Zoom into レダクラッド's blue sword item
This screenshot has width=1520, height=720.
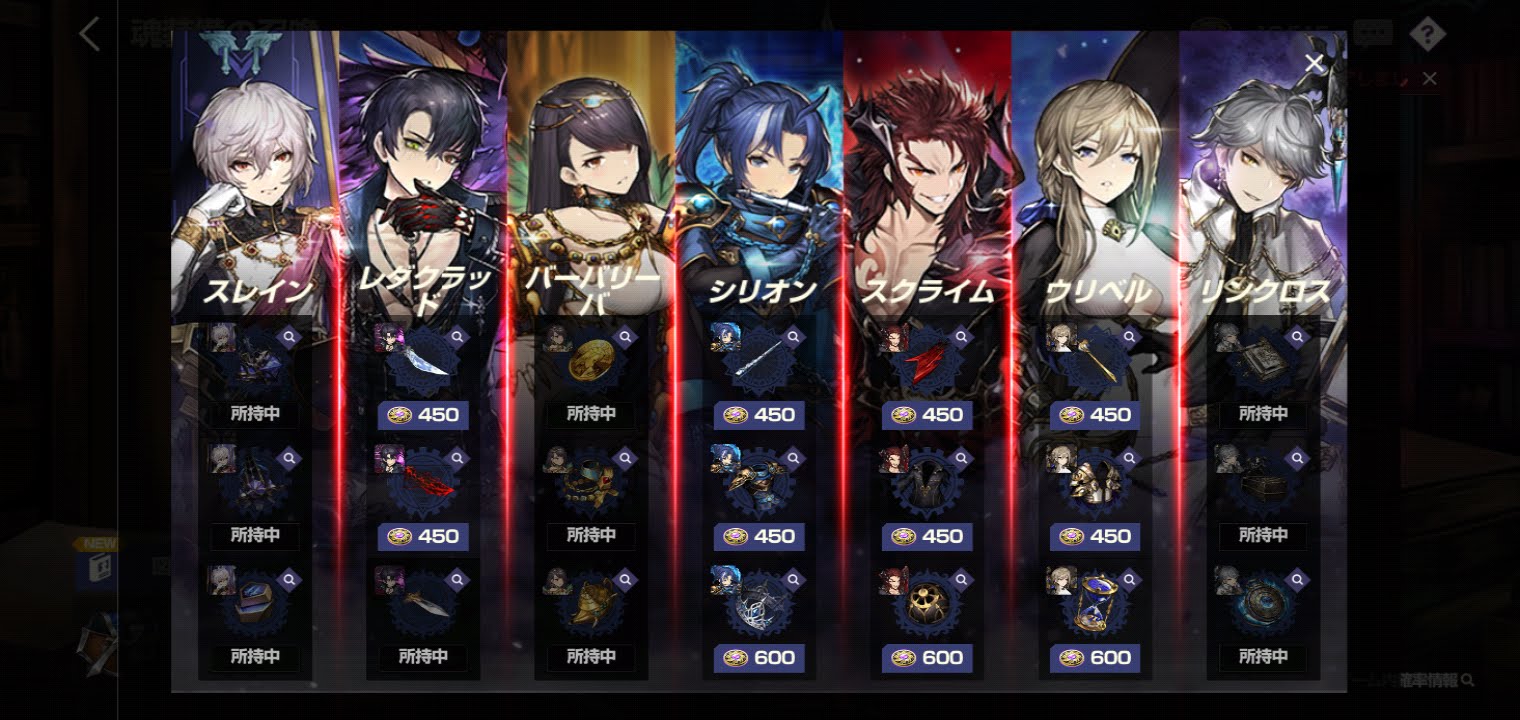tap(459, 336)
